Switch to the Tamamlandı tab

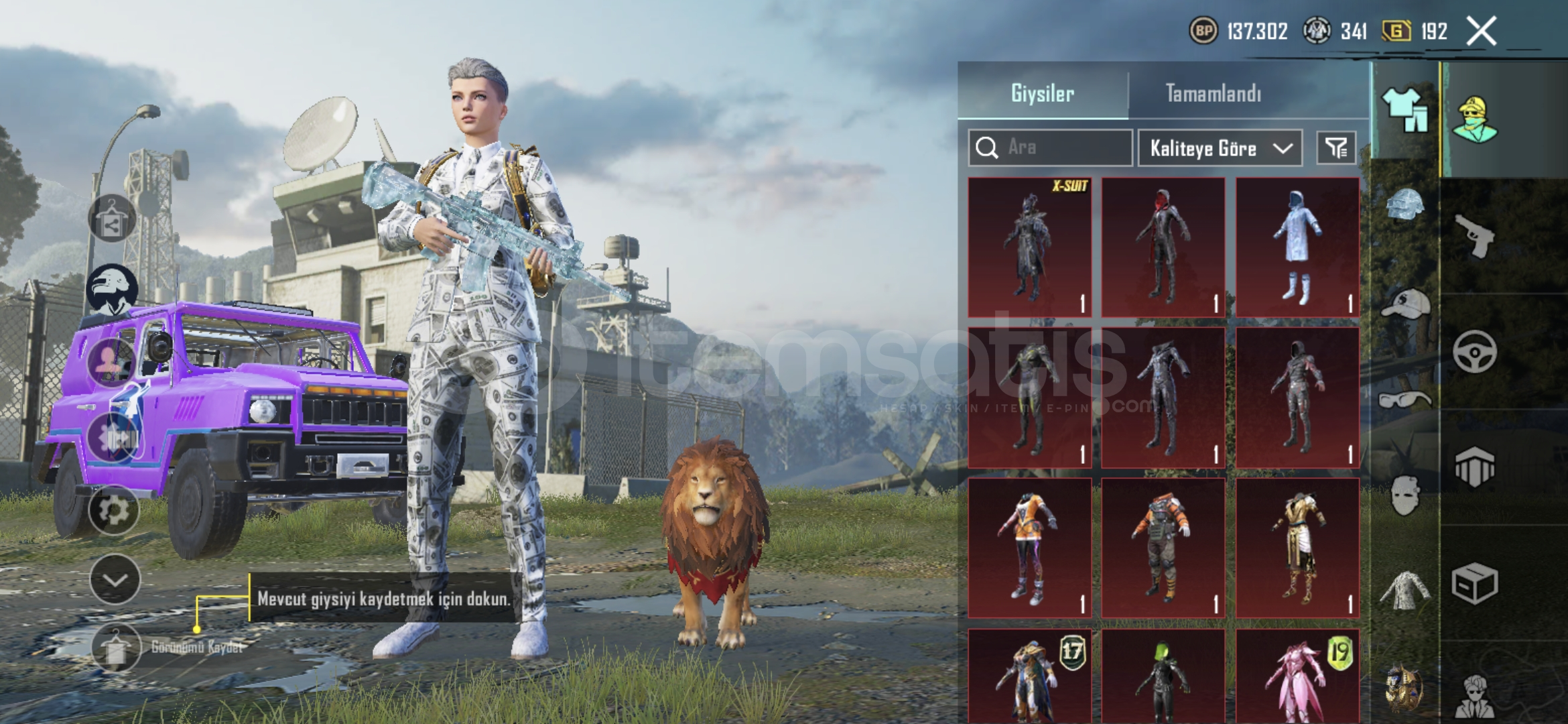click(x=1213, y=93)
